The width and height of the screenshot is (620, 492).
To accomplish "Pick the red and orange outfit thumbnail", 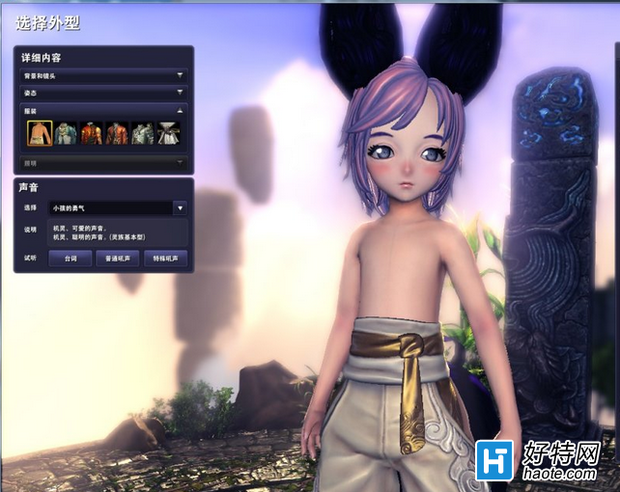I will [x=92, y=134].
